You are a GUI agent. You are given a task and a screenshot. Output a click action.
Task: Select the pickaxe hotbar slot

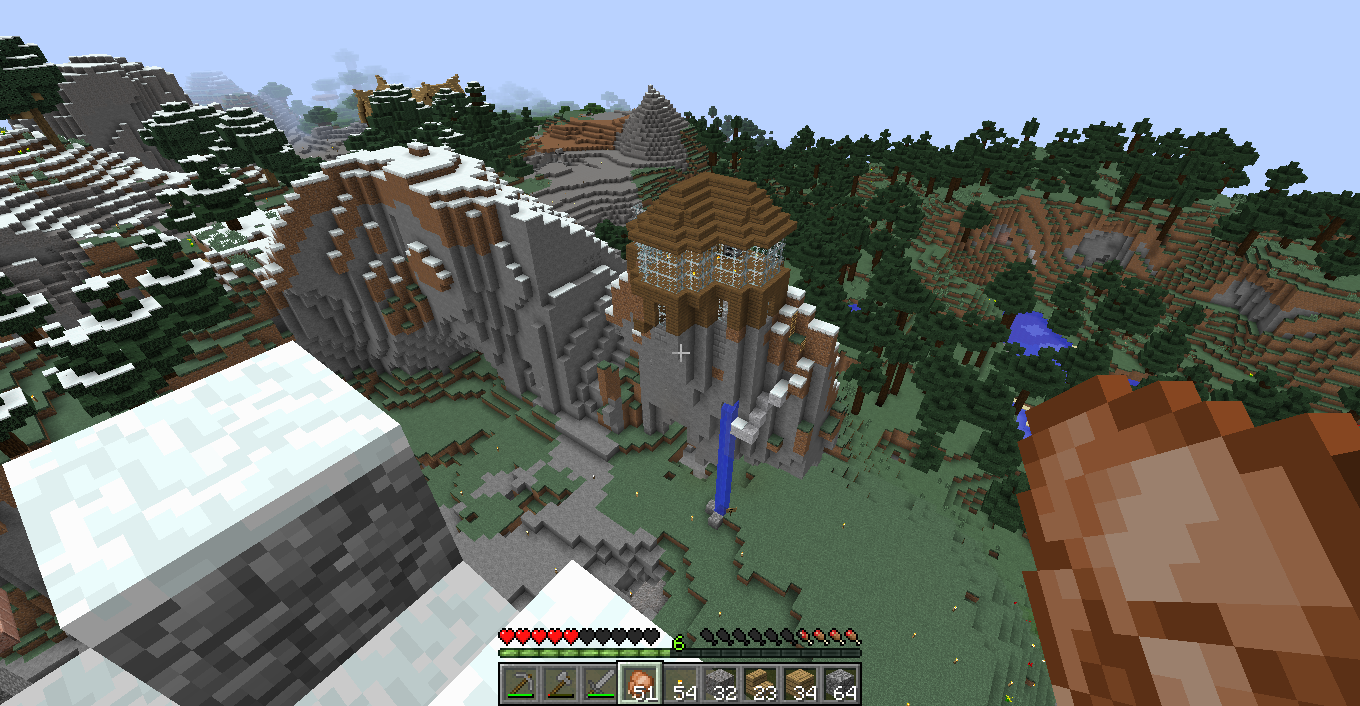pos(520,684)
